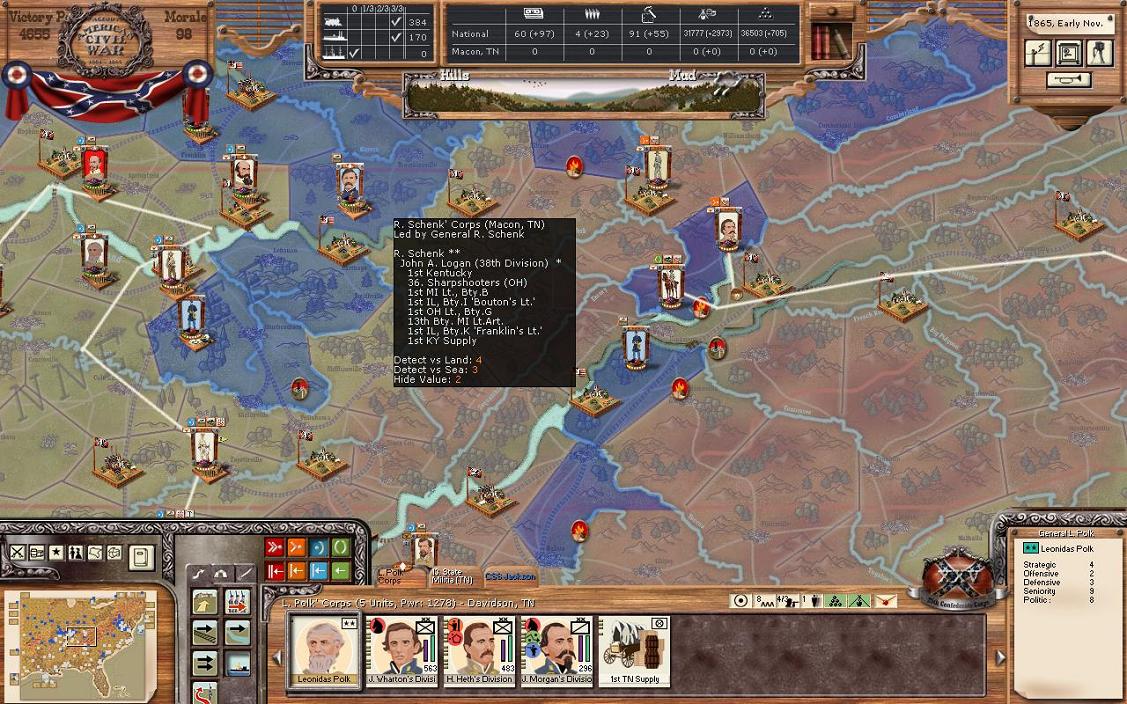Switch to the State Militia (TN) tab
Screen dimensions: 1127x704
[x=452, y=577]
